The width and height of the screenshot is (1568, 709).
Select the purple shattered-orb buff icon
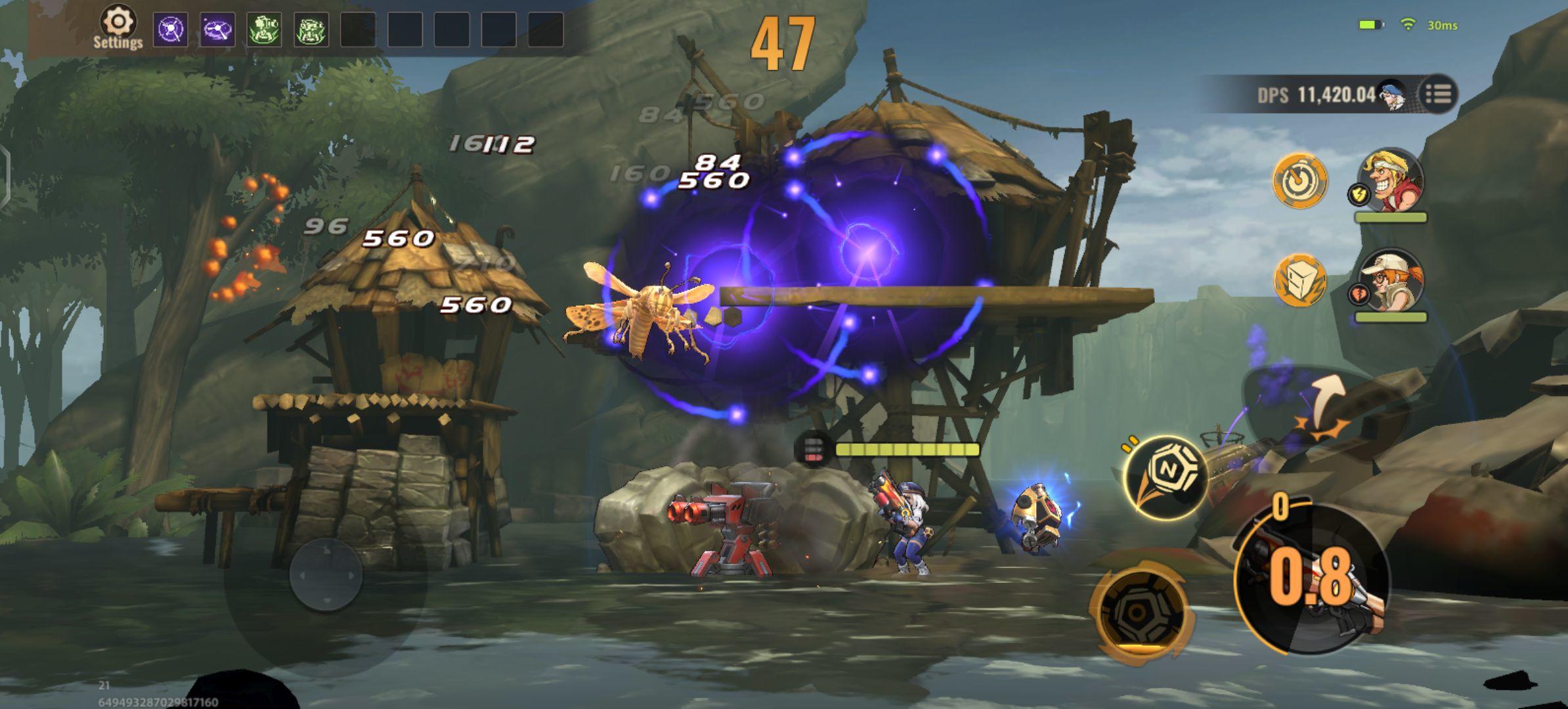tap(170, 30)
